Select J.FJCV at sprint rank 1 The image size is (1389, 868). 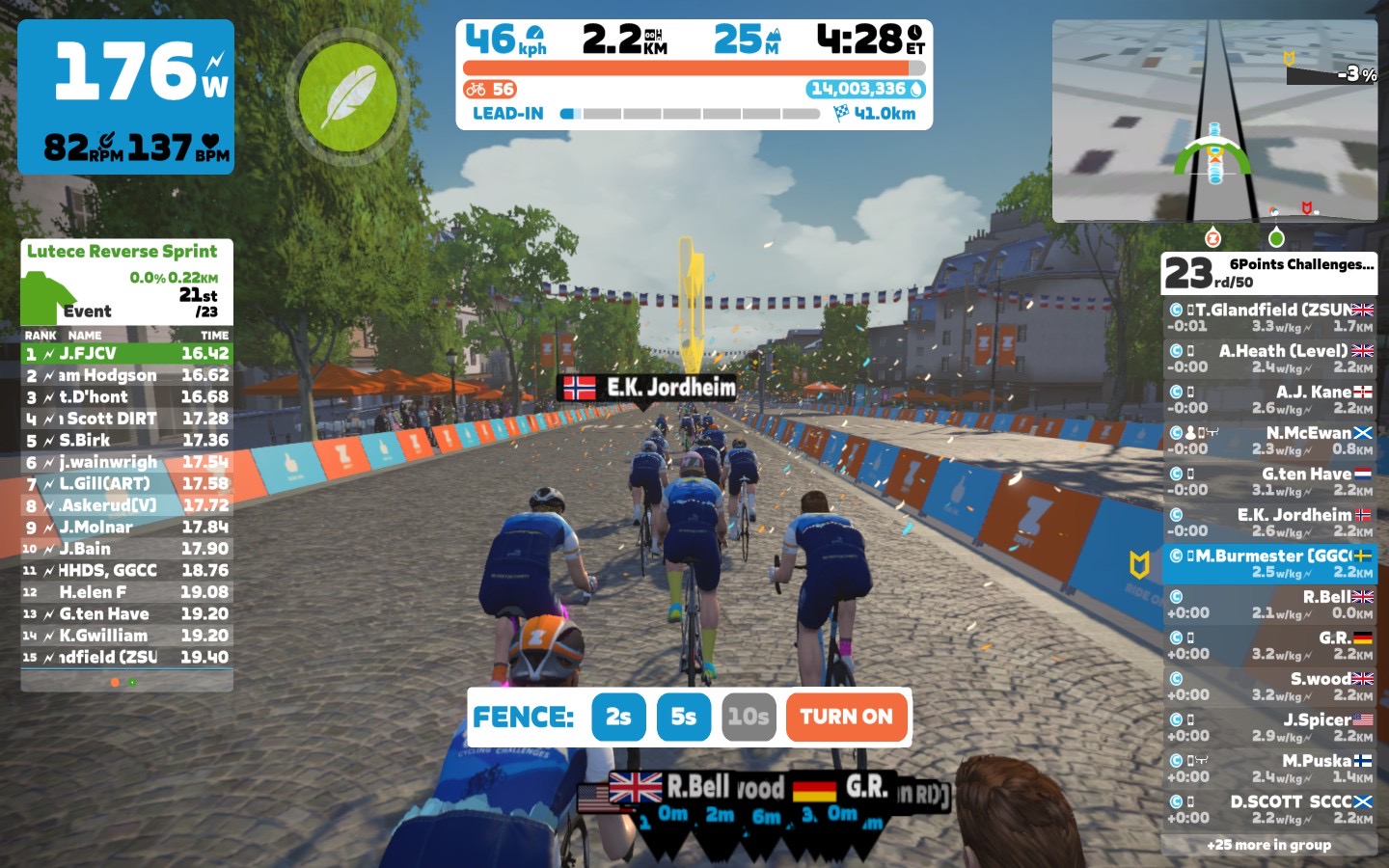(x=126, y=354)
